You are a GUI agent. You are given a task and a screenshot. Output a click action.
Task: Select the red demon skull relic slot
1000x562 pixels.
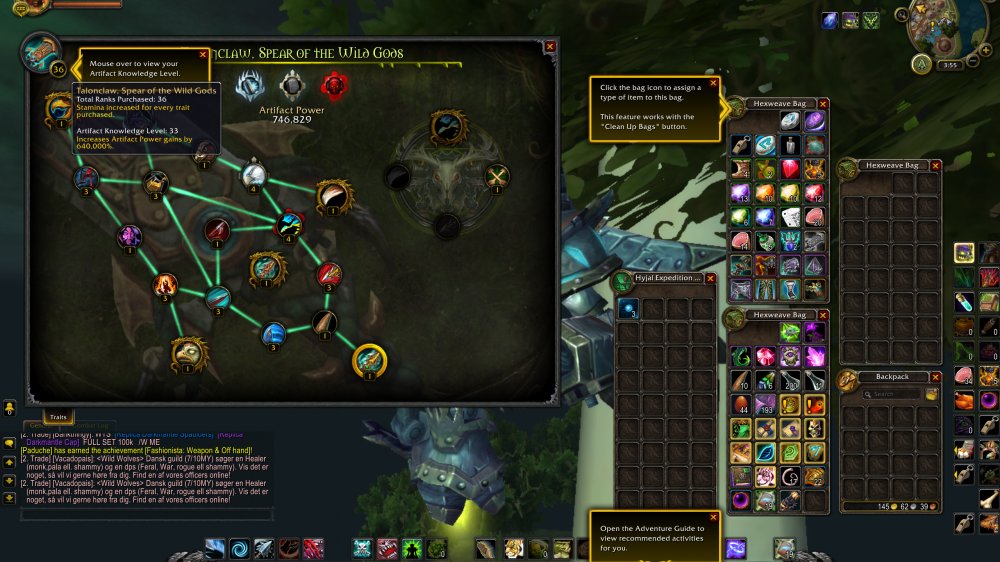pos(333,85)
